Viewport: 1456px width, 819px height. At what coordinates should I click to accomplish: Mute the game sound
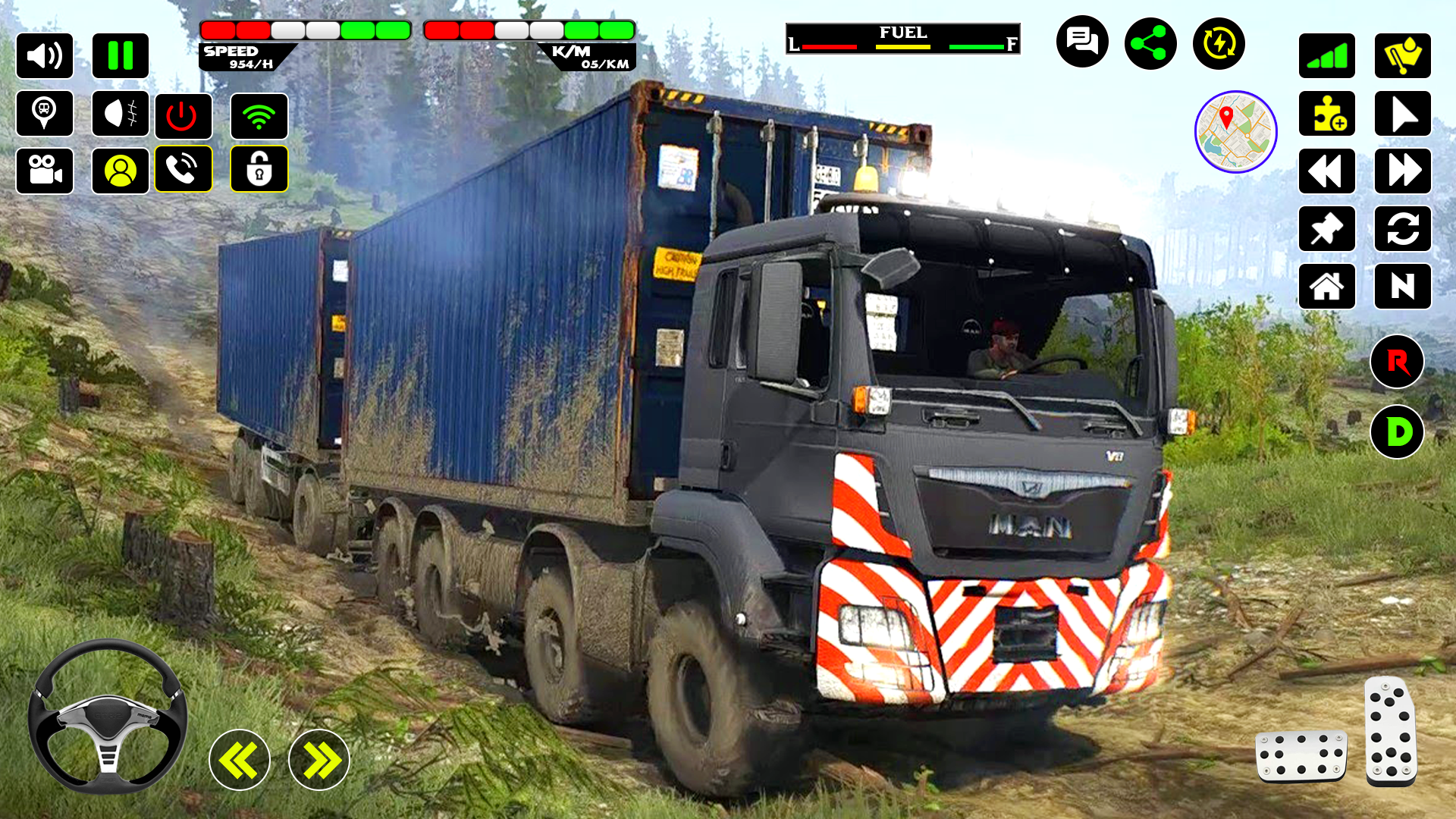coord(45,55)
